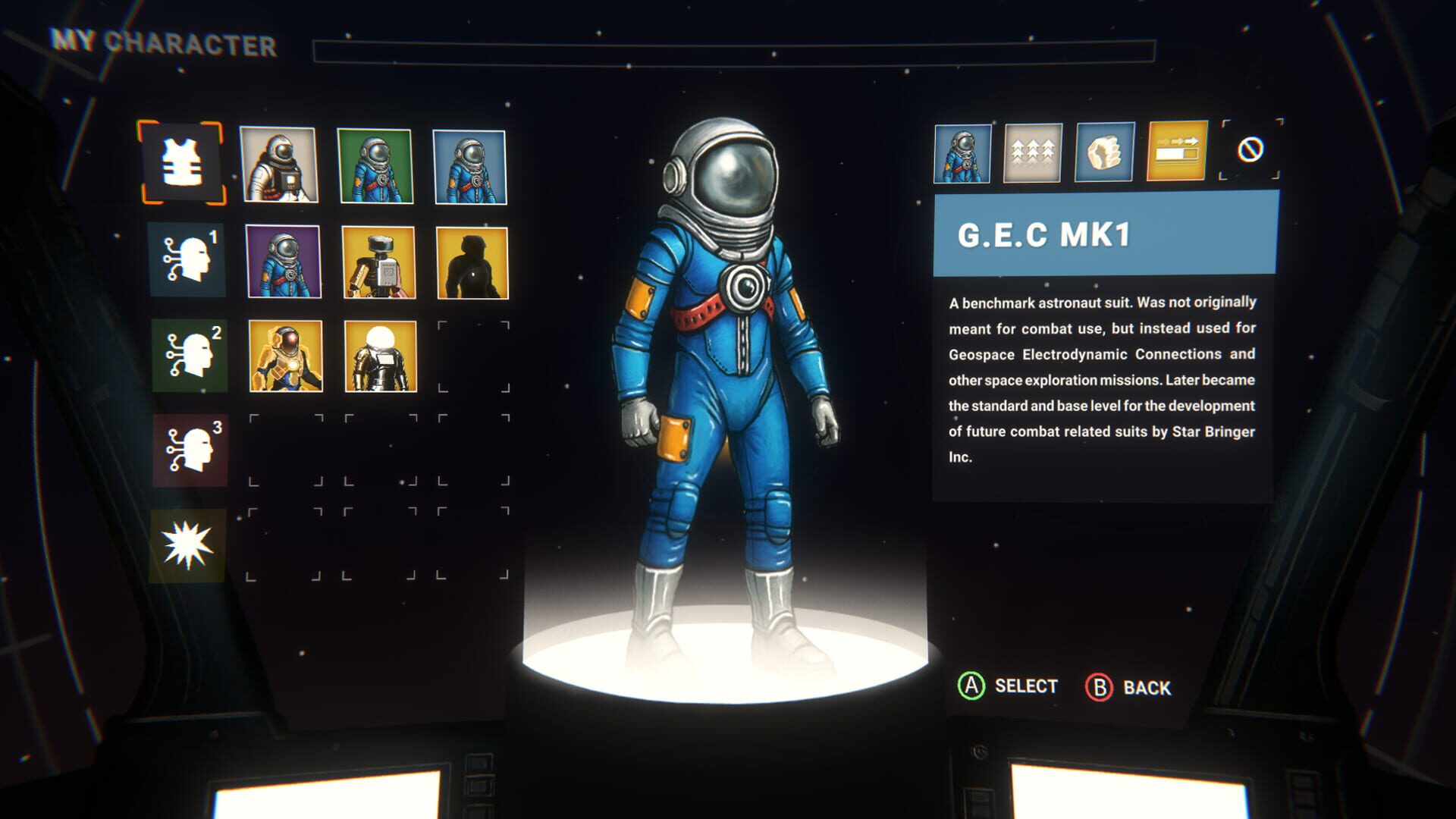Open the orange progress bar upgrade icon
Screen dimensions: 1456x819
1175,154
